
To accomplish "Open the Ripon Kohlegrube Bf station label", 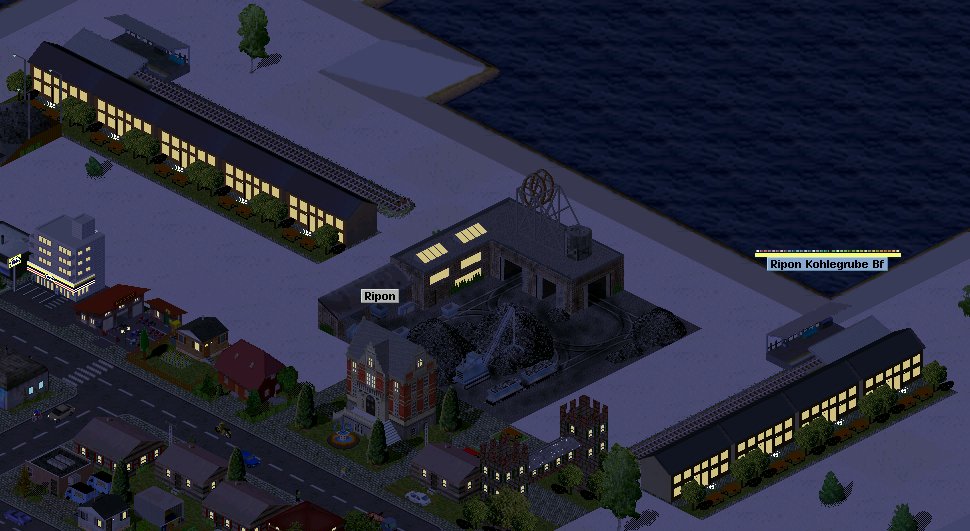I will pyautogui.click(x=827, y=264).
